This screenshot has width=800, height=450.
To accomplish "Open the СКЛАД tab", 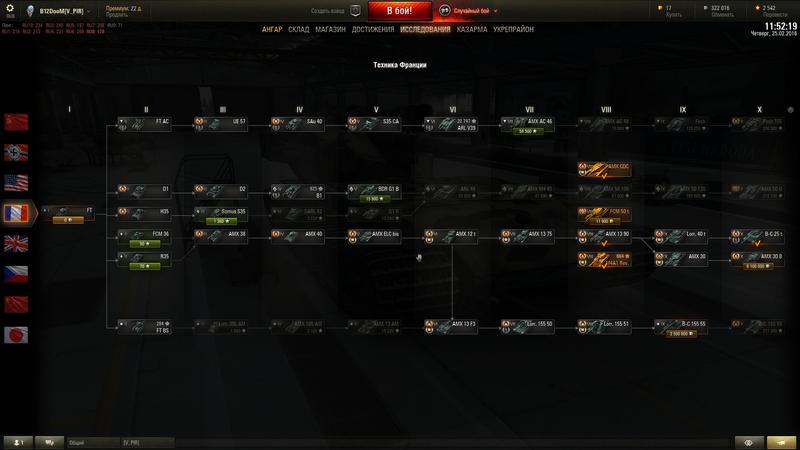I will (299, 30).
